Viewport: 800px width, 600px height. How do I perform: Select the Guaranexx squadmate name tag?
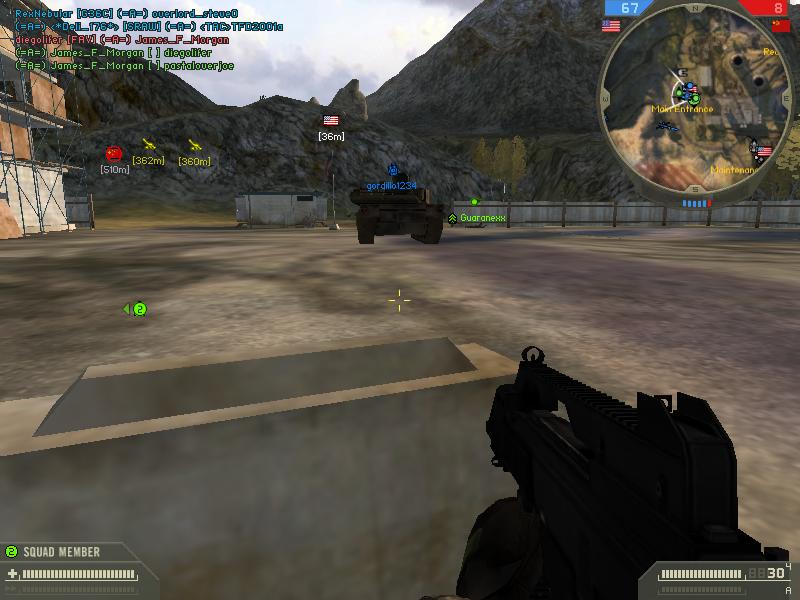point(483,217)
